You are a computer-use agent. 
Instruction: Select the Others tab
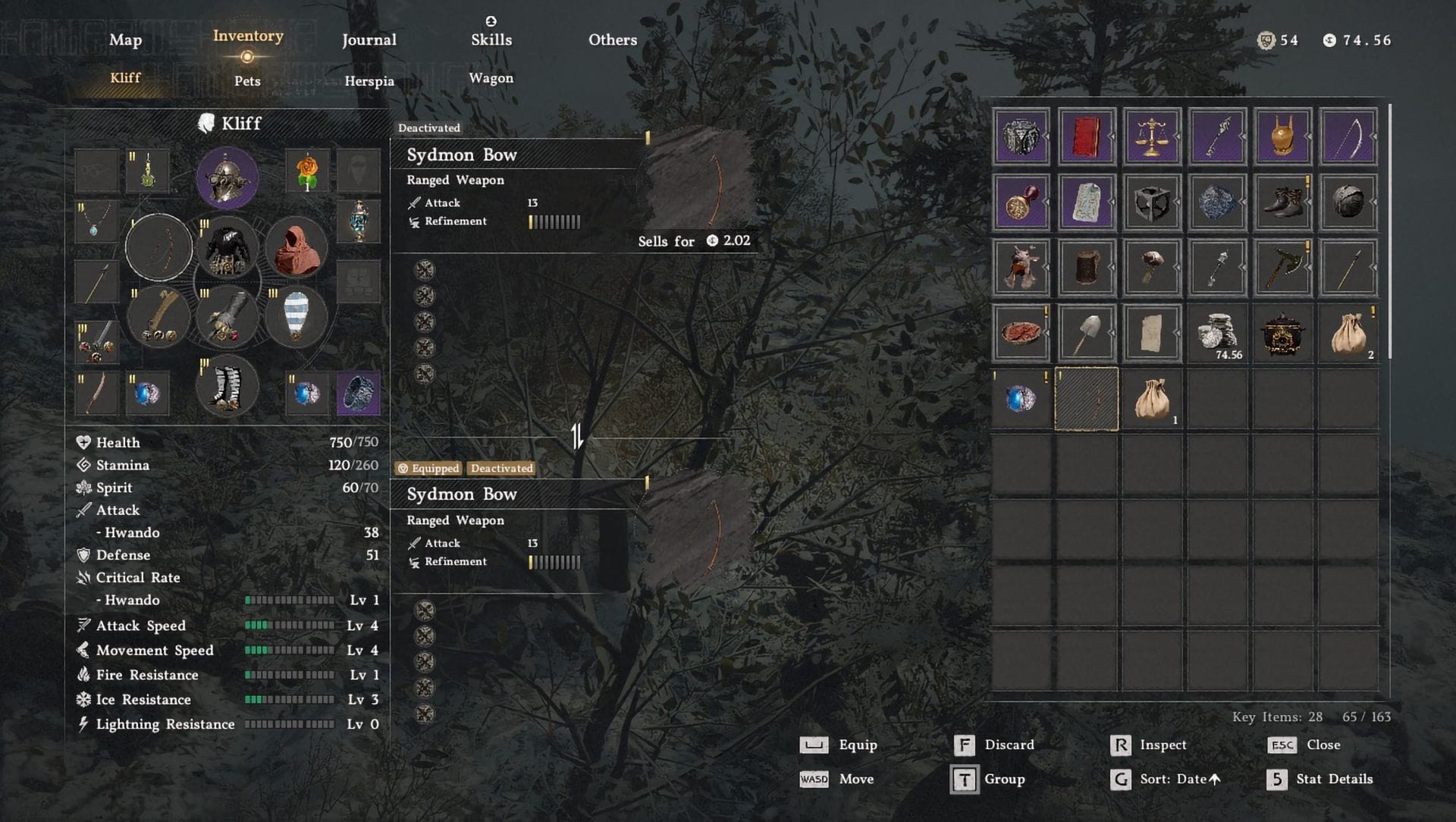[x=613, y=40]
